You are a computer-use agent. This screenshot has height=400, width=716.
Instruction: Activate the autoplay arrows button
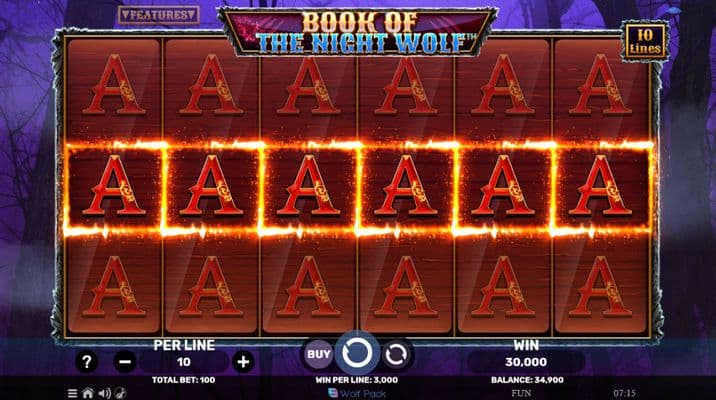coord(397,354)
